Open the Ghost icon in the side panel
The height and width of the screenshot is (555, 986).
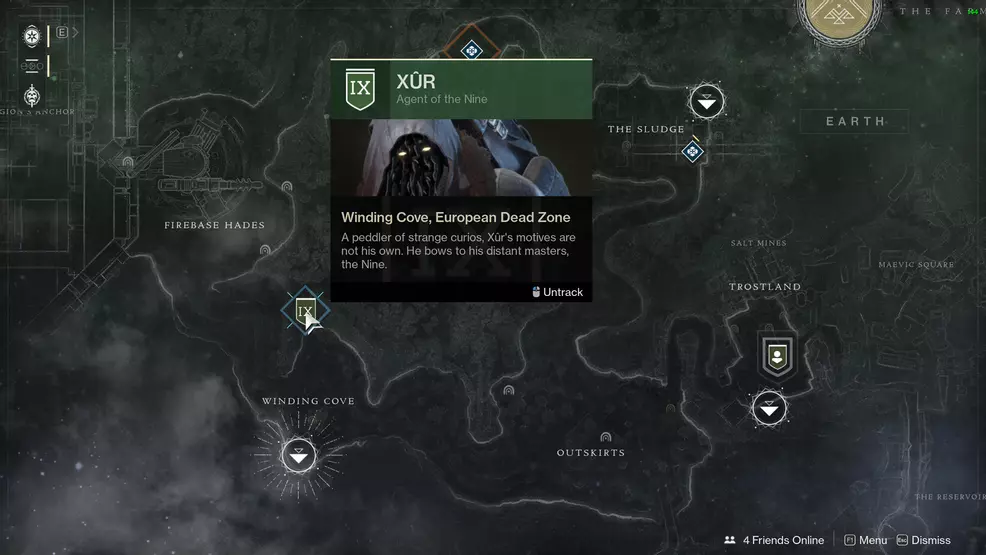pyautogui.click(x=32, y=36)
